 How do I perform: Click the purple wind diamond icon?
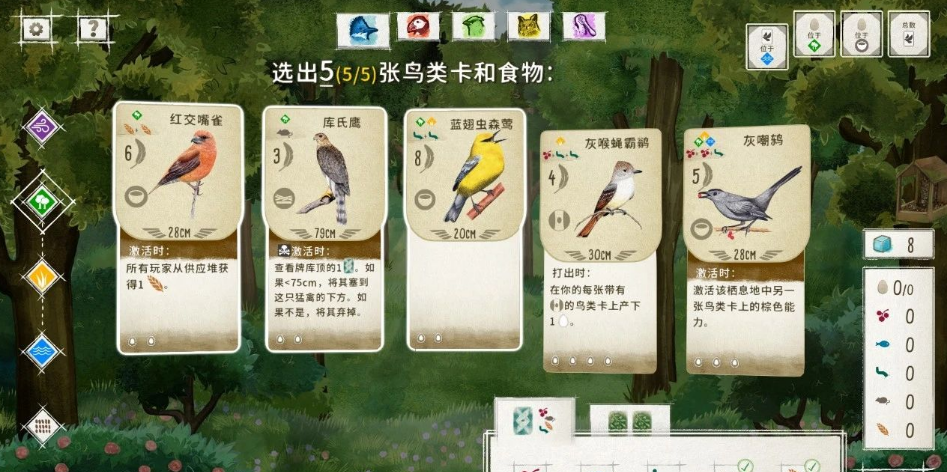click(42, 127)
